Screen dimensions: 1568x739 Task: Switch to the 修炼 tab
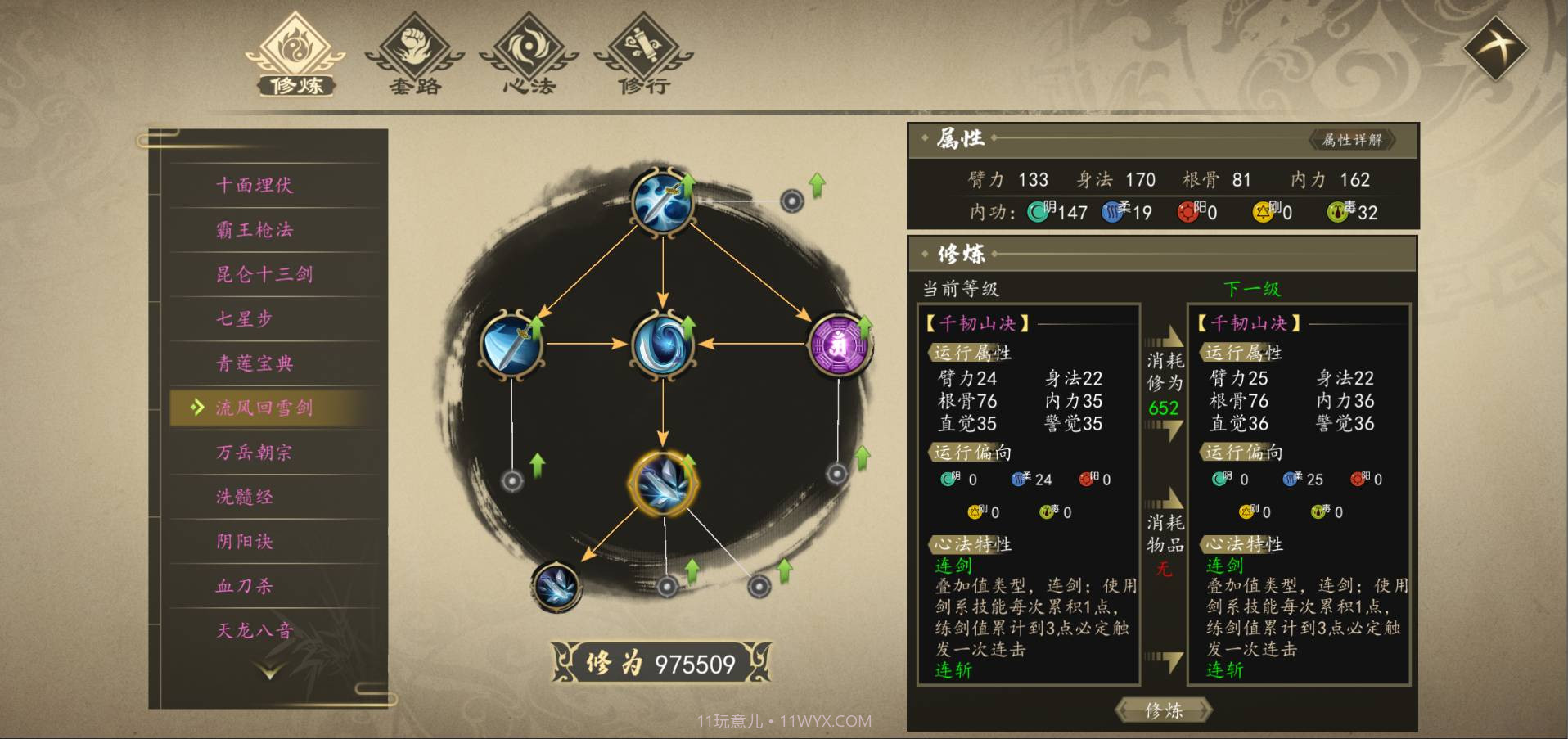click(295, 54)
